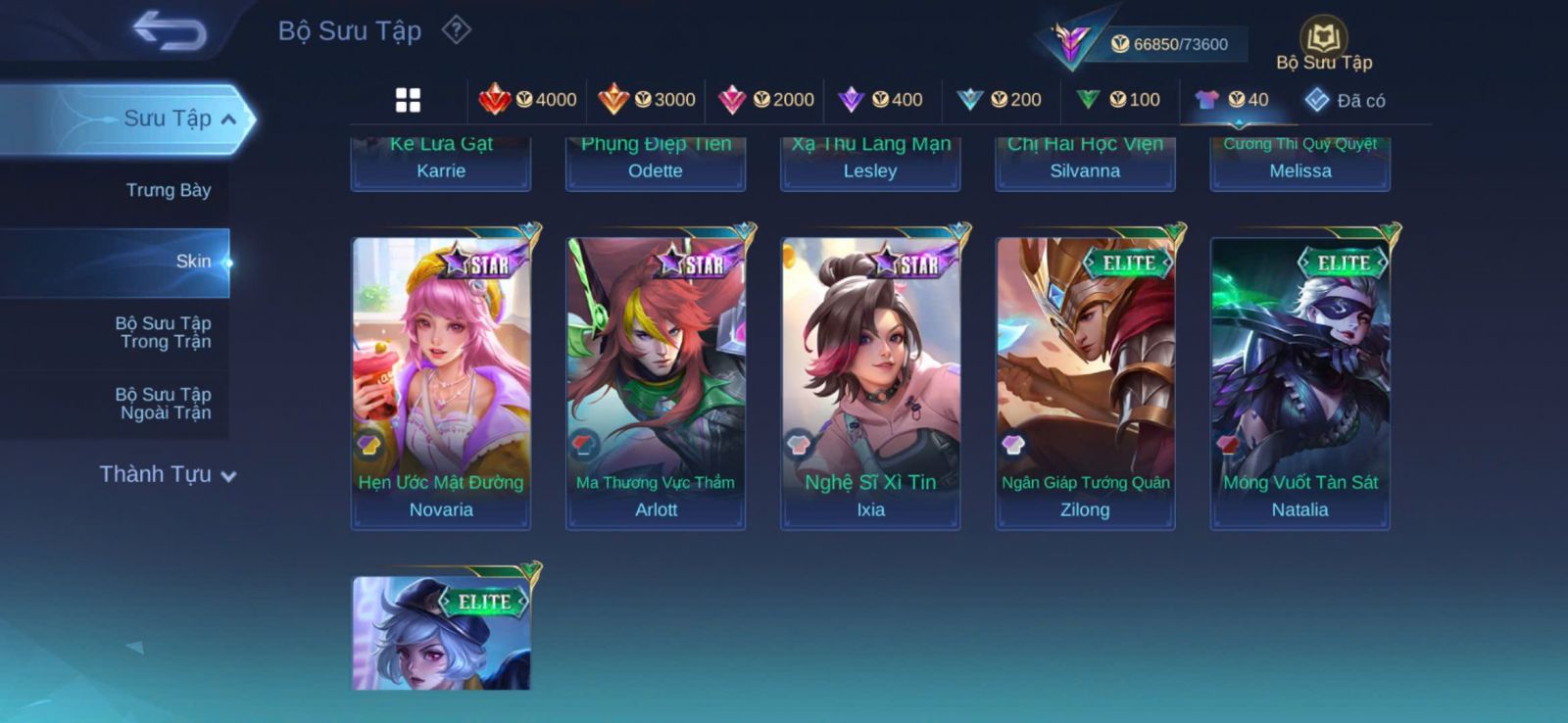View Natalia Móng Vuốt Tàn Sát skin
This screenshot has height=723, width=1568.
coord(1299,382)
